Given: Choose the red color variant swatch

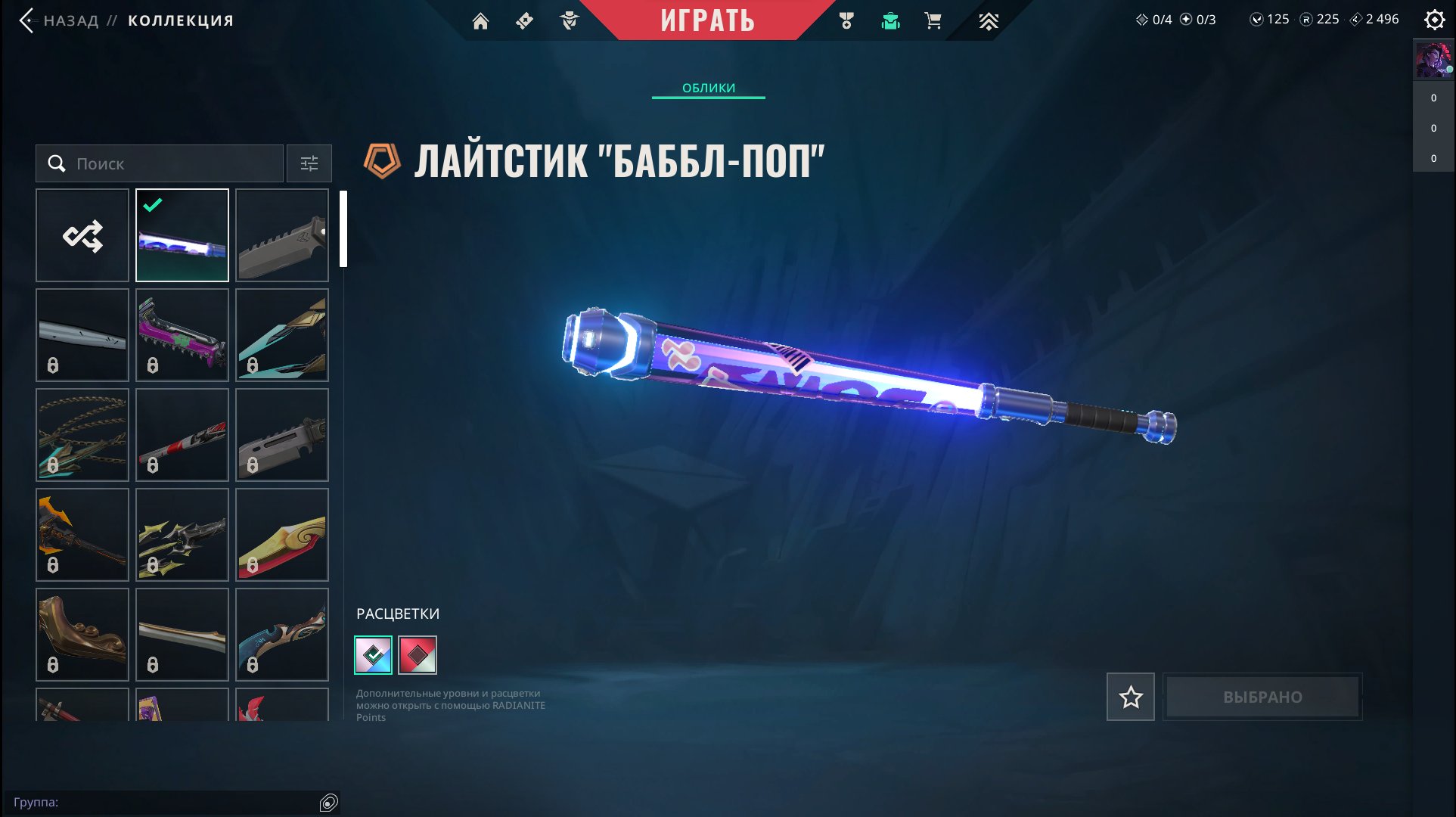Looking at the screenshot, I should coord(418,655).
